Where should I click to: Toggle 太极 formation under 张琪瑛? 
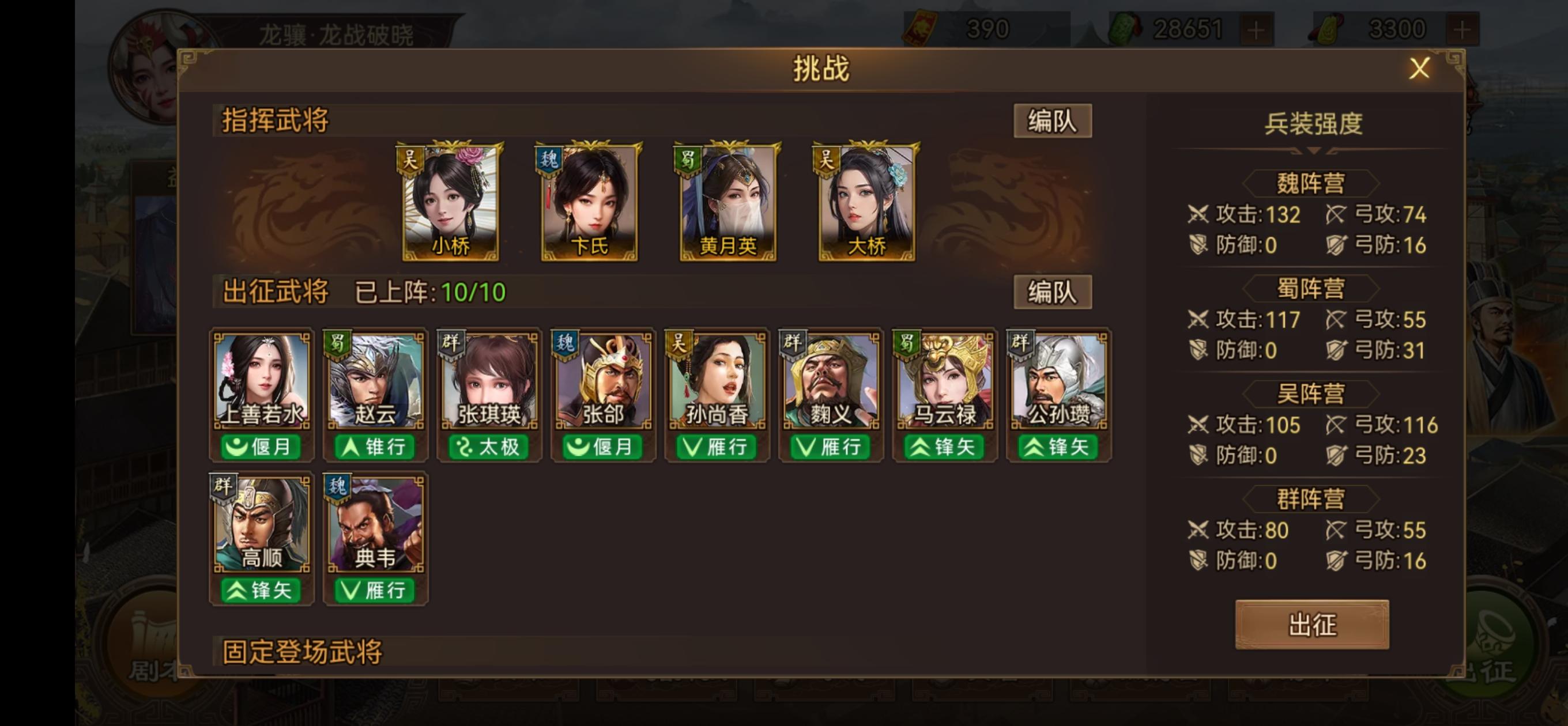pos(489,447)
